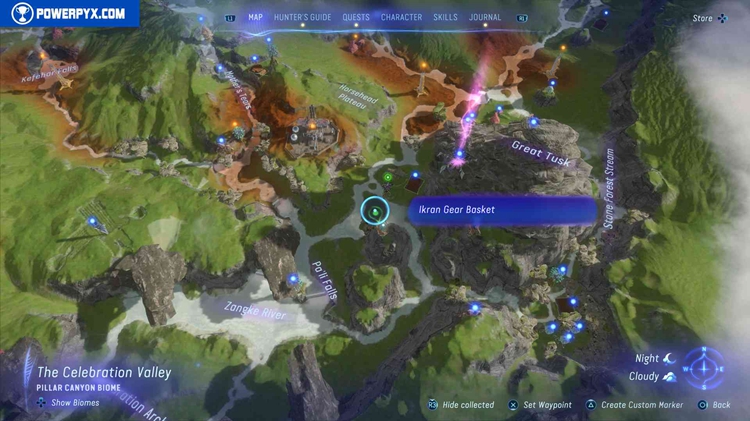
Task: Create Custom Marker on the map
Action: click(x=640, y=405)
